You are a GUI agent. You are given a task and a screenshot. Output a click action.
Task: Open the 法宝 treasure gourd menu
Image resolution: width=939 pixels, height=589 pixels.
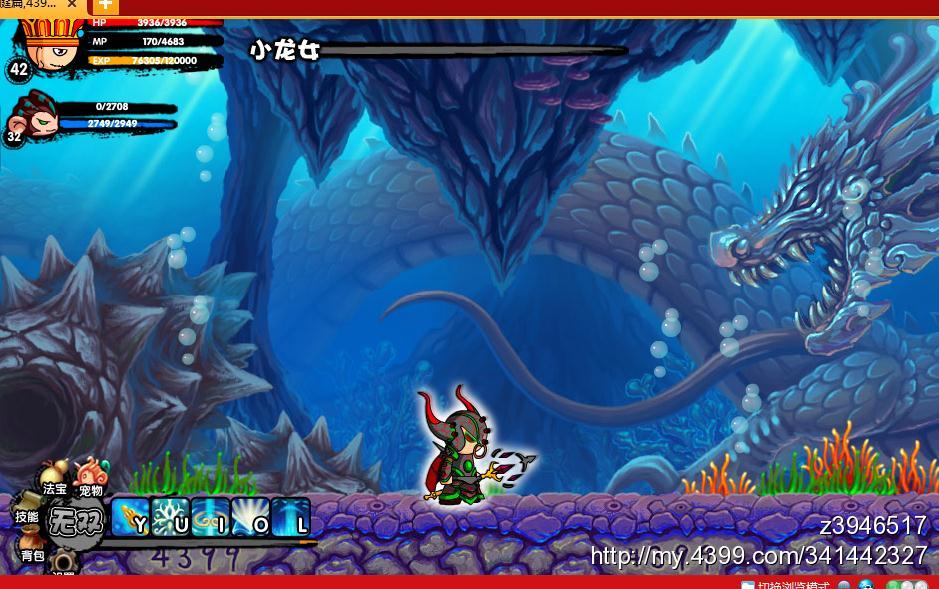click(54, 478)
